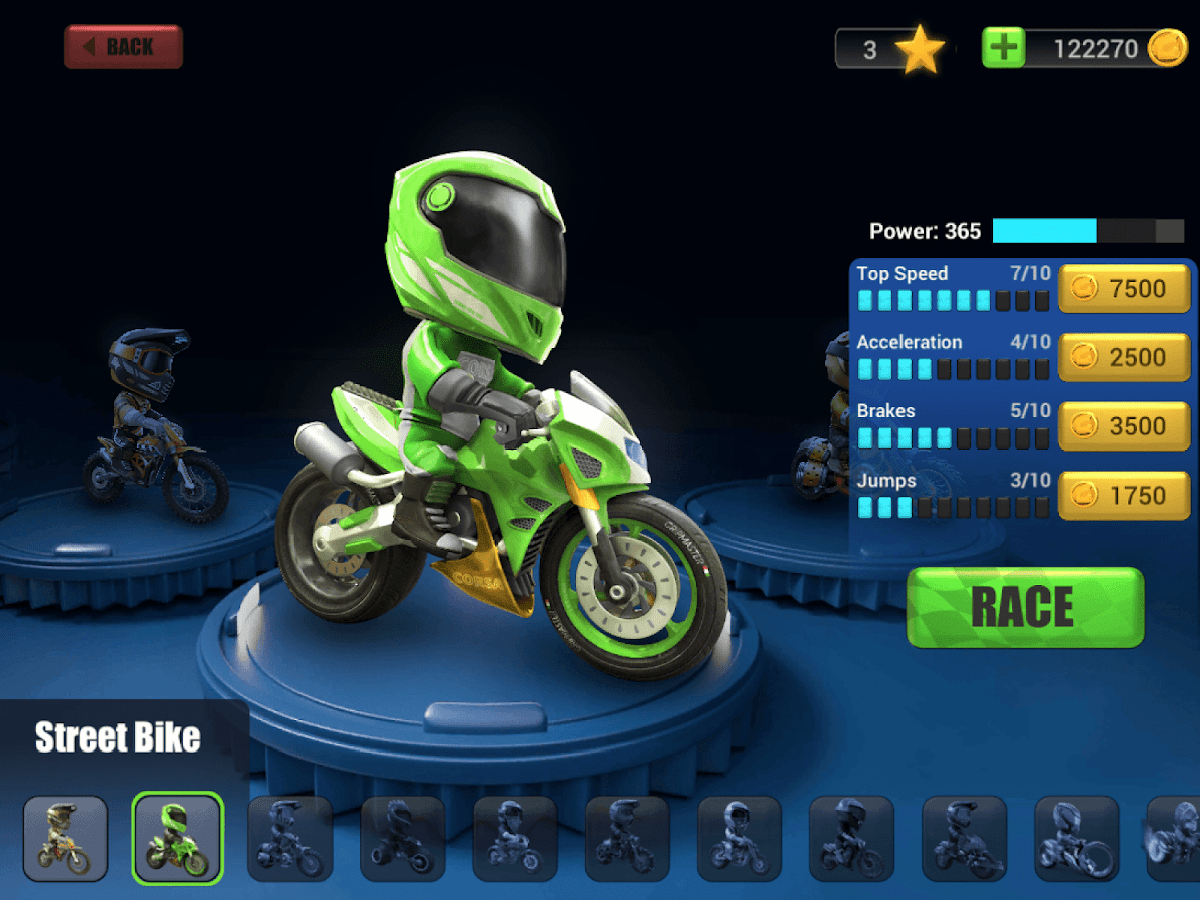Start the race with the RACE button
Viewport: 1200px width, 900px height.
[1025, 607]
